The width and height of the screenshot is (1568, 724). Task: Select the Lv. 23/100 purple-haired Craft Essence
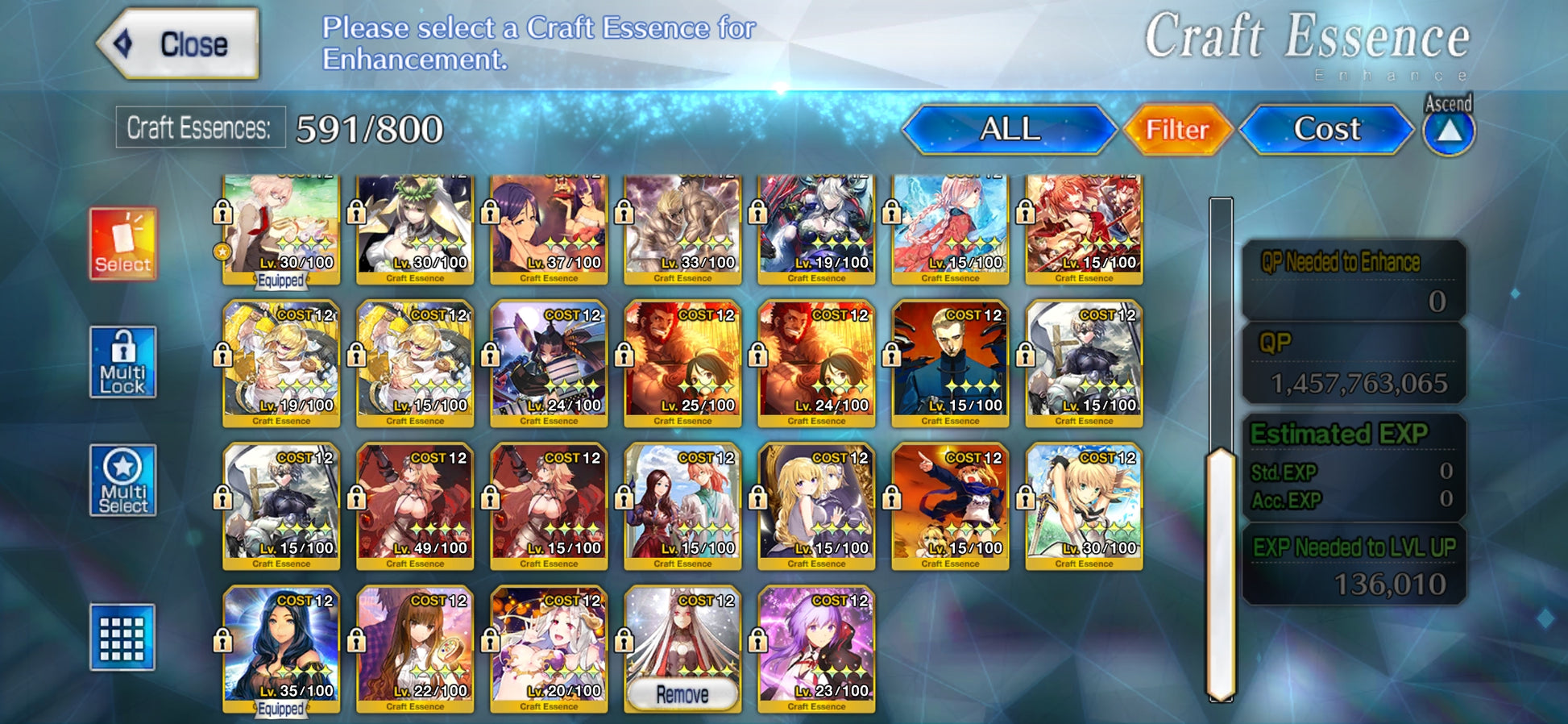pyautogui.click(x=816, y=649)
